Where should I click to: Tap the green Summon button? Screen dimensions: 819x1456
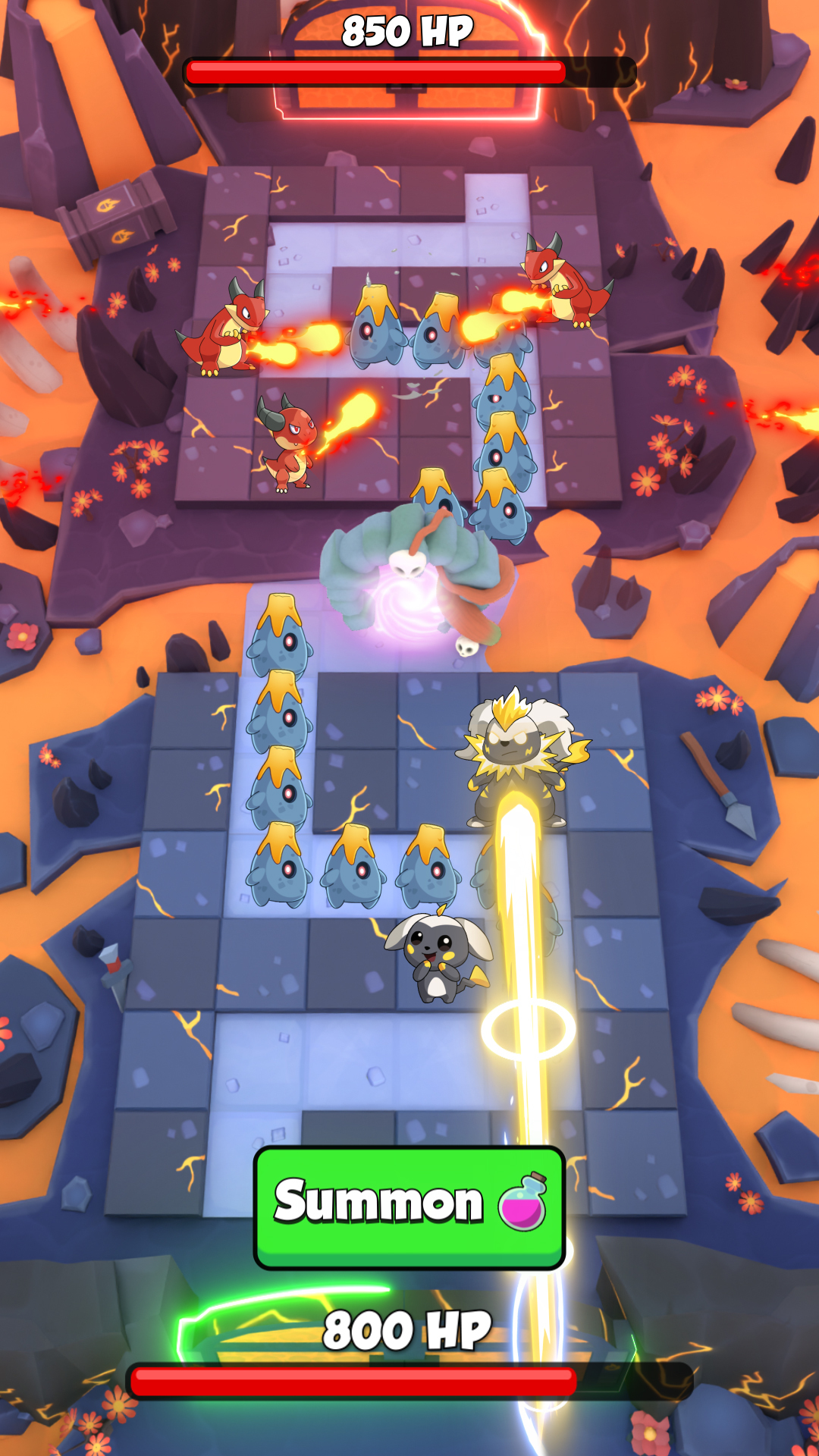pyautogui.click(x=409, y=1206)
